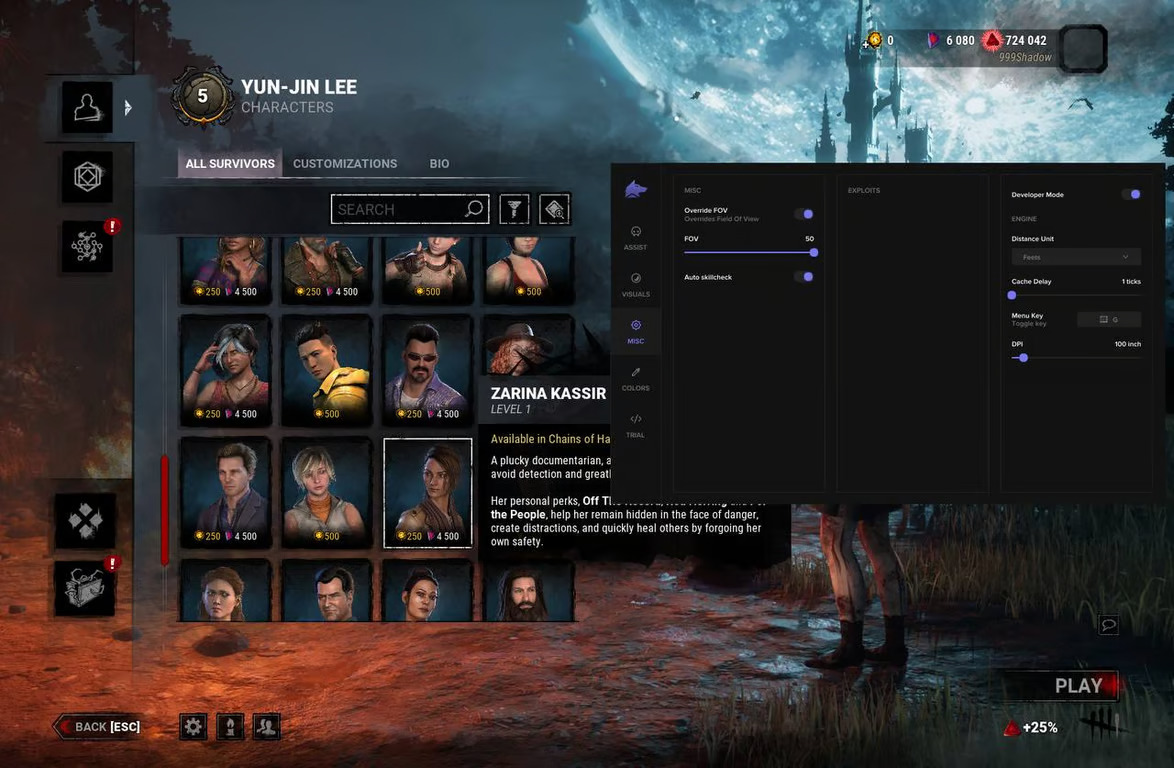This screenshot has height=768, width=1174.
Task: Click the Back button
Action: coord(98,727)
